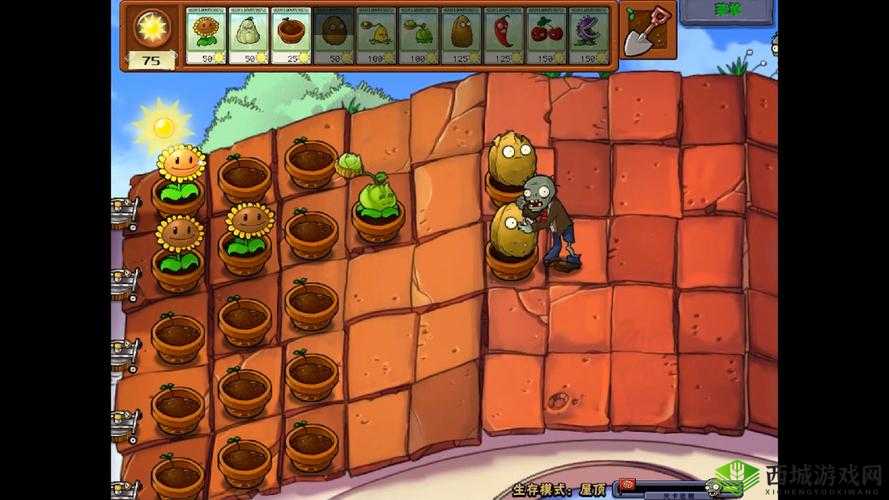Choose the Kernel-pult seed packet

[x=375, y=35]
